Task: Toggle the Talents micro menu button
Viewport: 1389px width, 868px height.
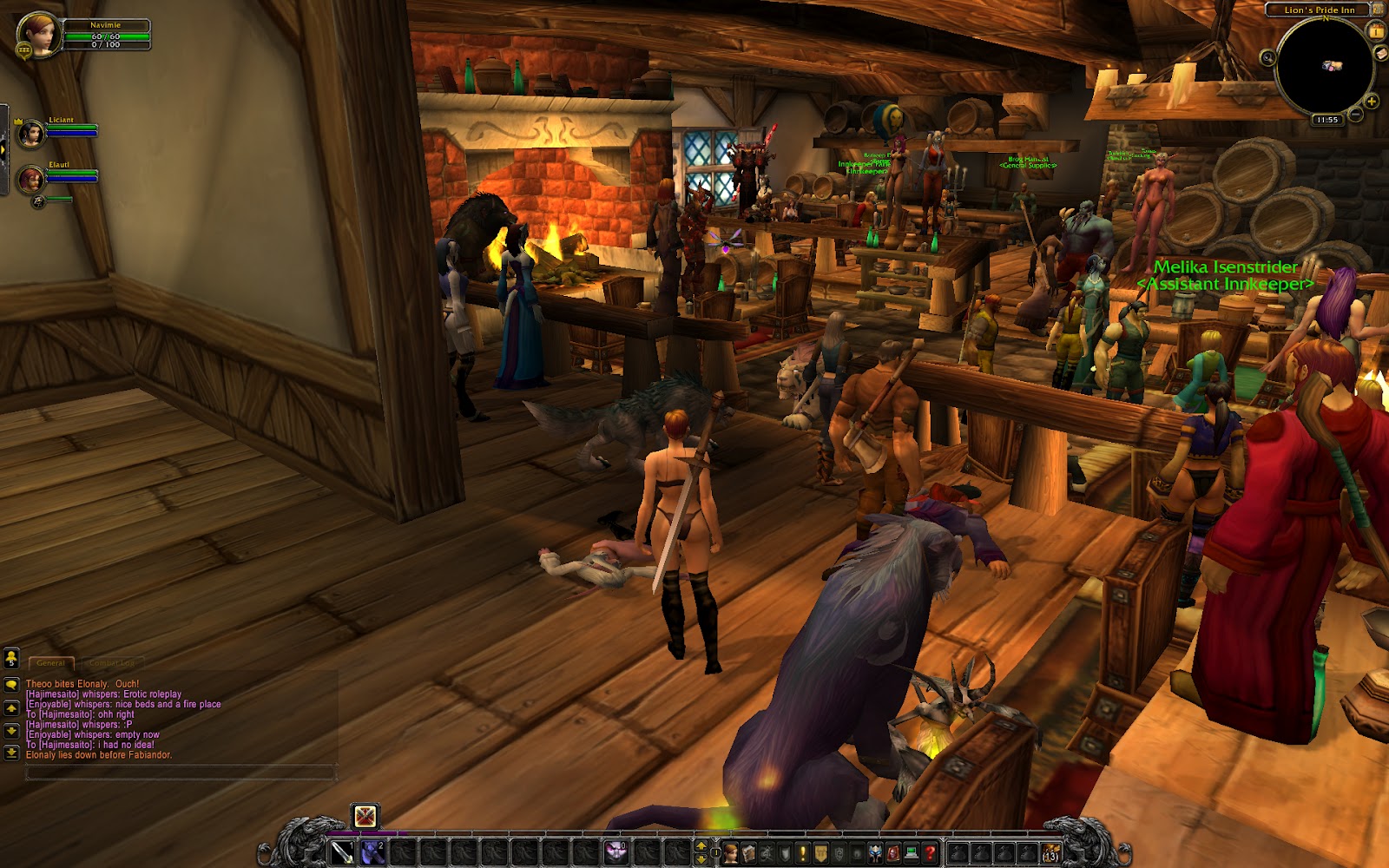Action: click(767, 852)
